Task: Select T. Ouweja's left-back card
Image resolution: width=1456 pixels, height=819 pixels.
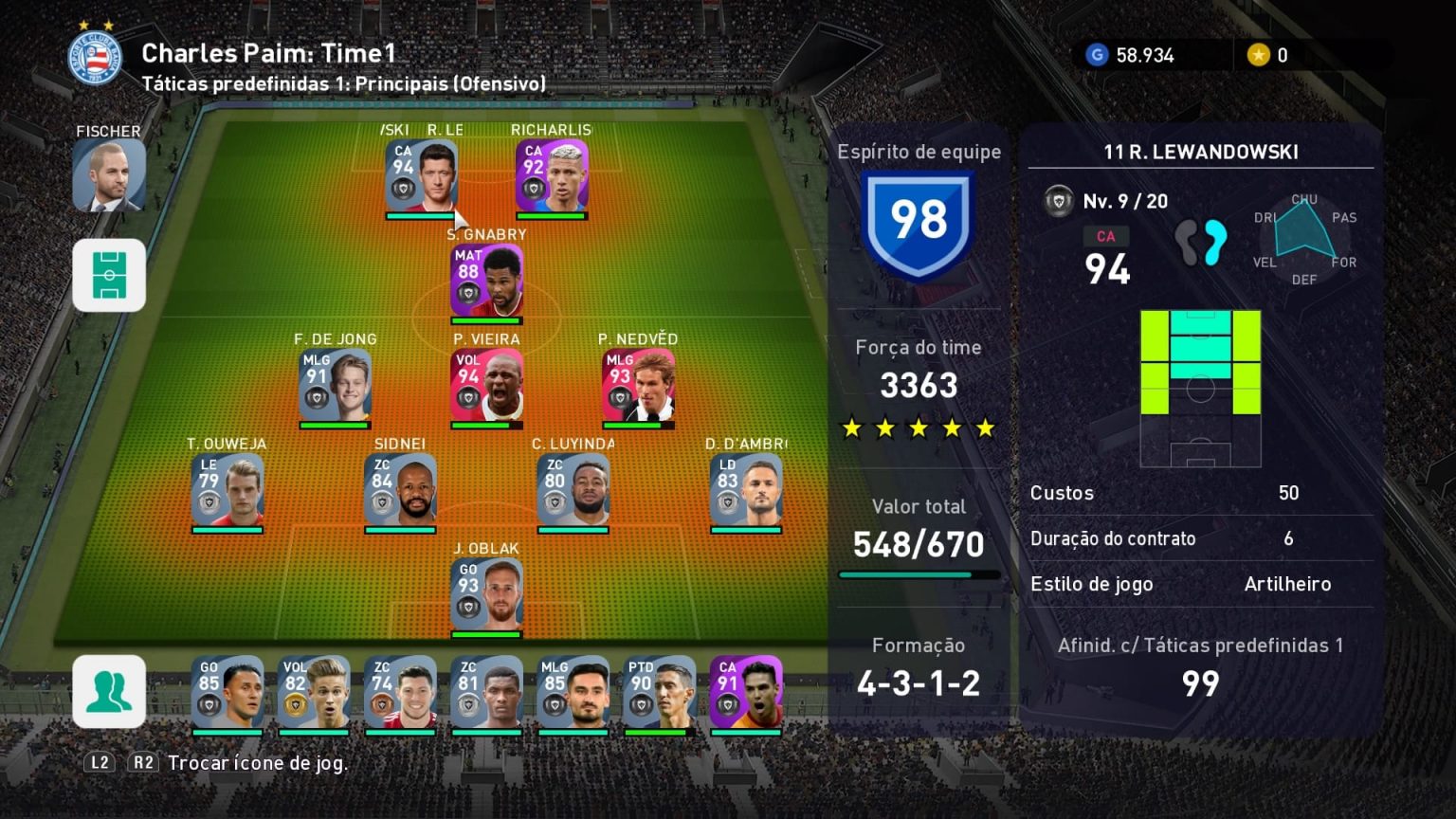Action: pos(227,490)
